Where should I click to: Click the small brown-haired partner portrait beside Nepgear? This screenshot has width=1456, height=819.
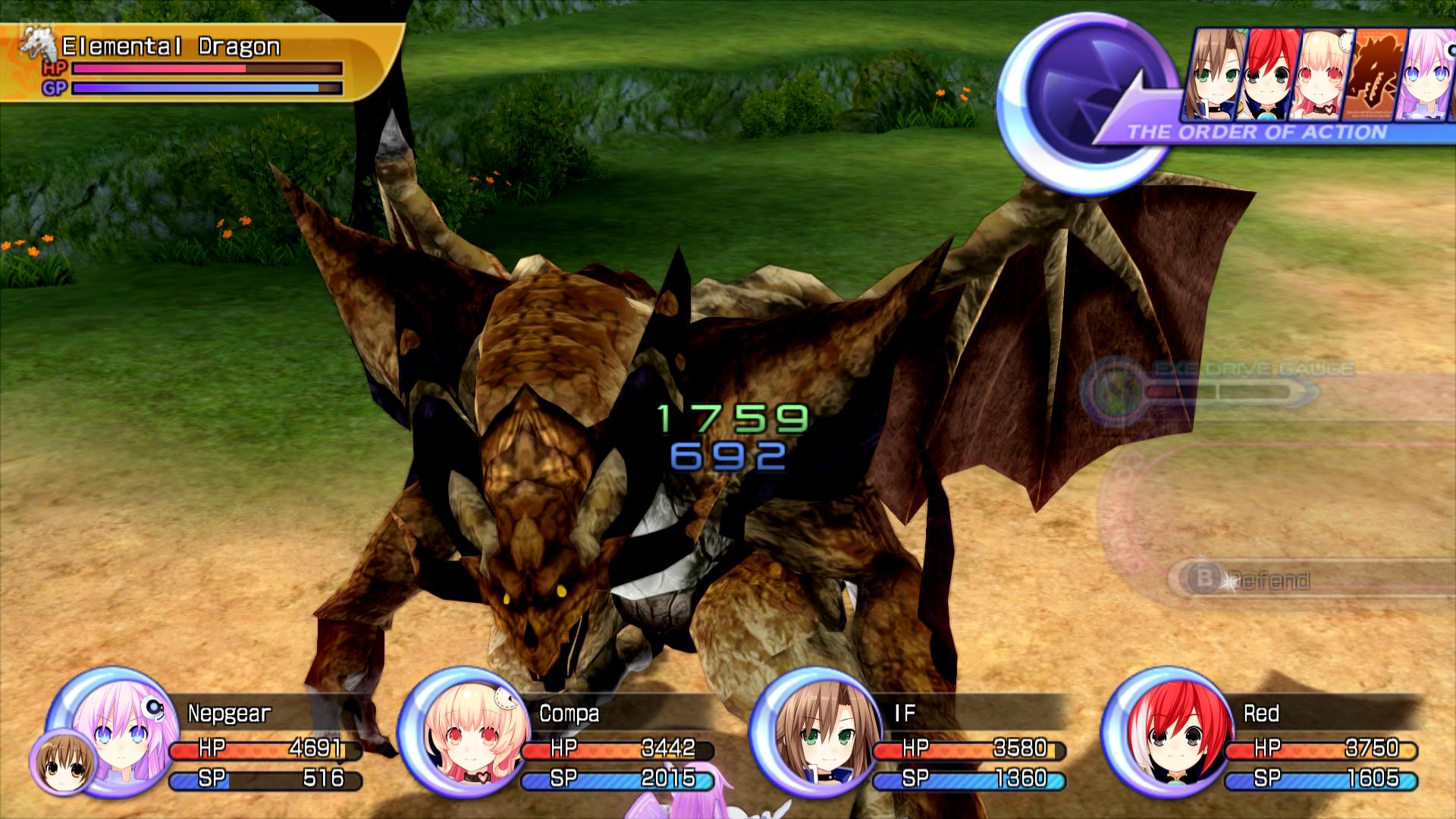[x=63, y=764]
